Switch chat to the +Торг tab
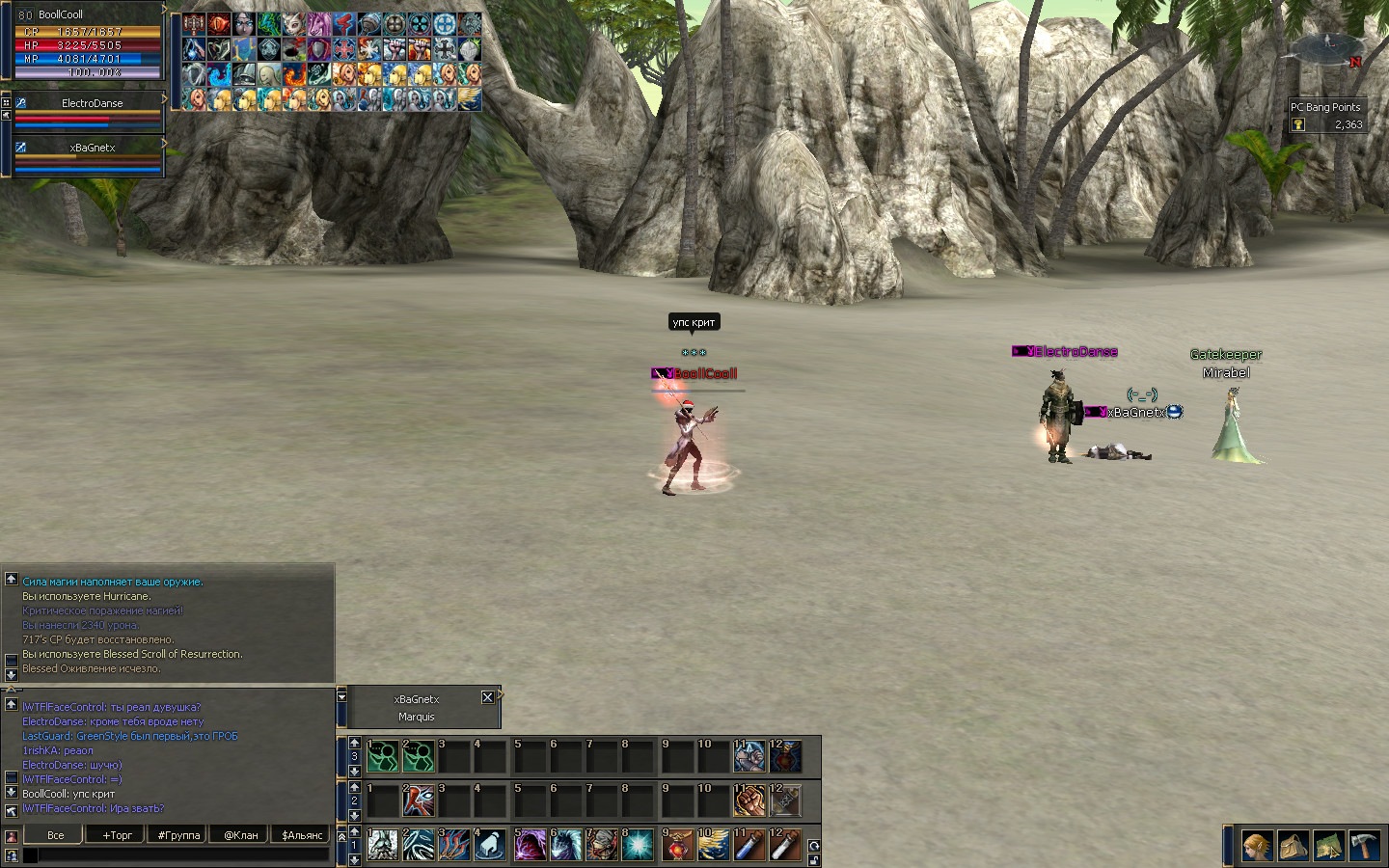 tap(119, 835)
